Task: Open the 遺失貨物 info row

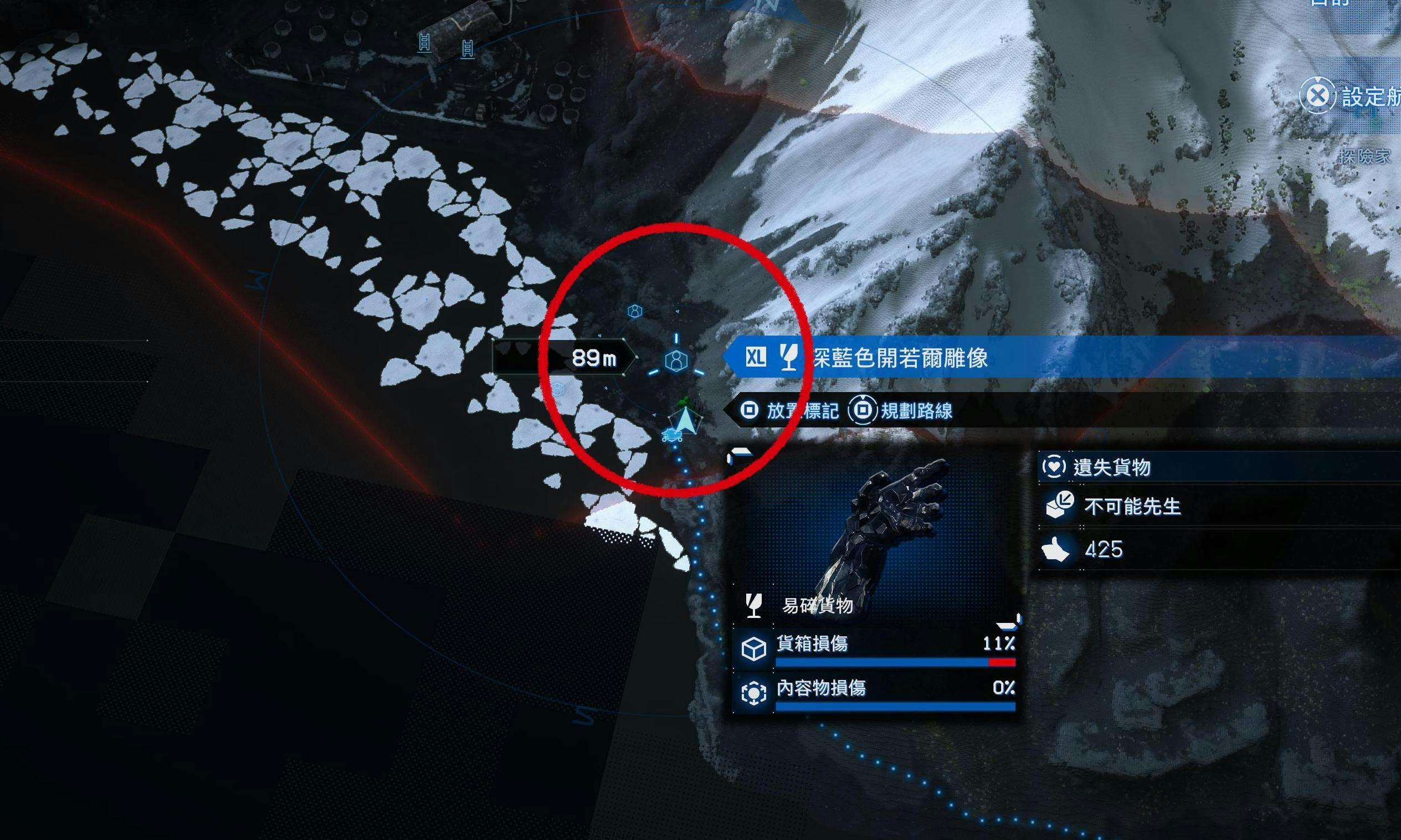Action: (x=1218, y=467)
